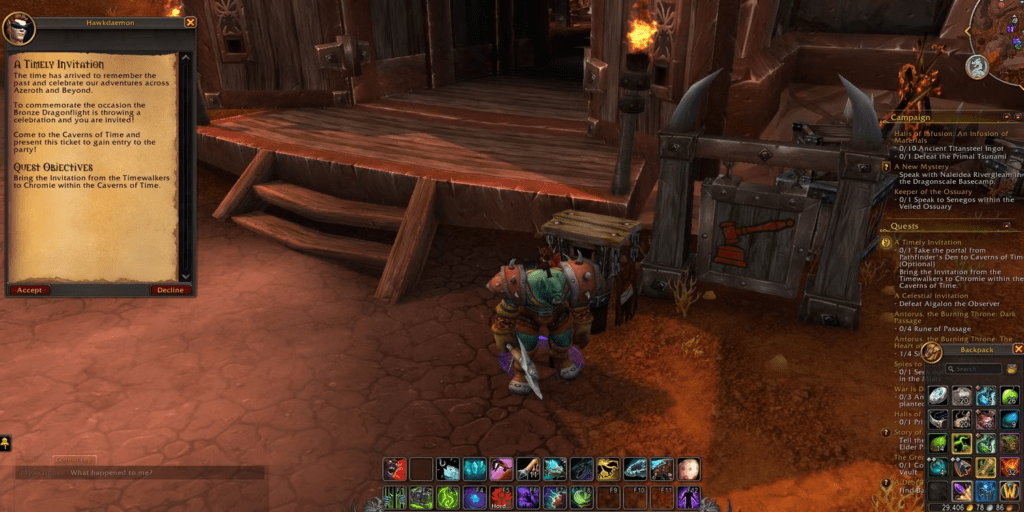Accept the A Timely Invitation quest
Screen dimensions: 1024x512
pyautogui.click(x=29, y=290)
